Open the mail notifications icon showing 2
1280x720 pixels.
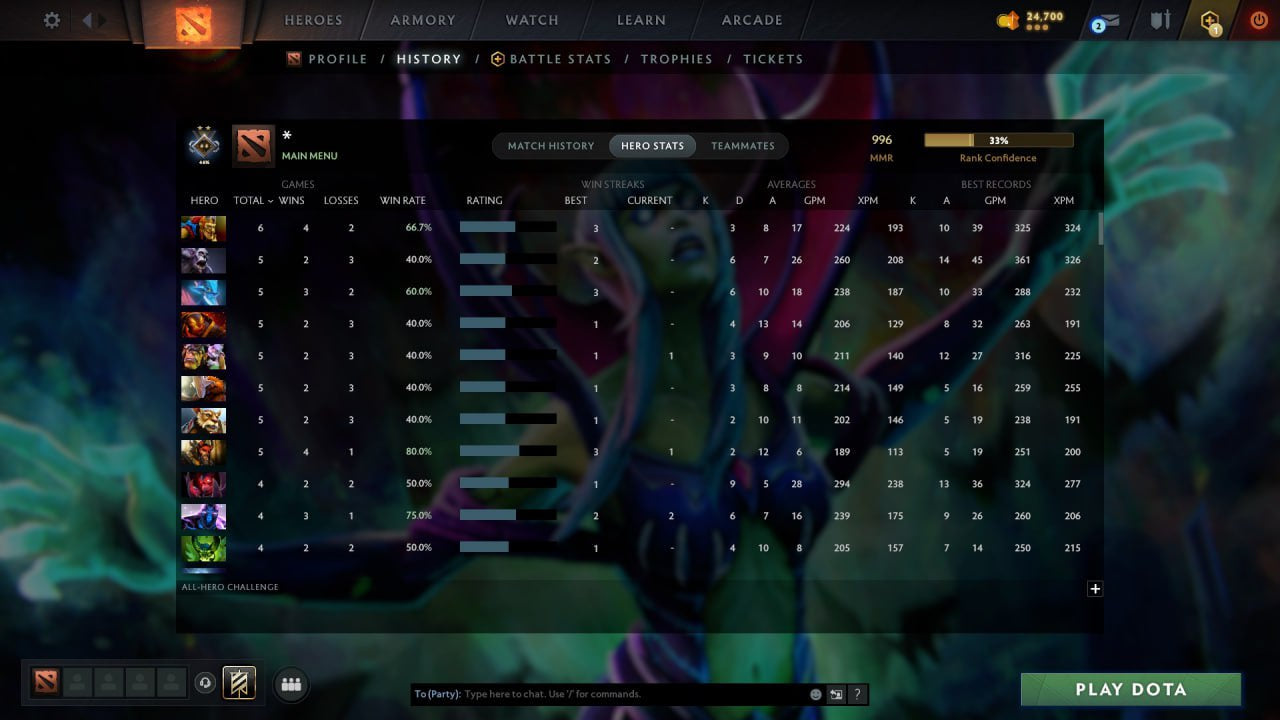point(1104,20)
